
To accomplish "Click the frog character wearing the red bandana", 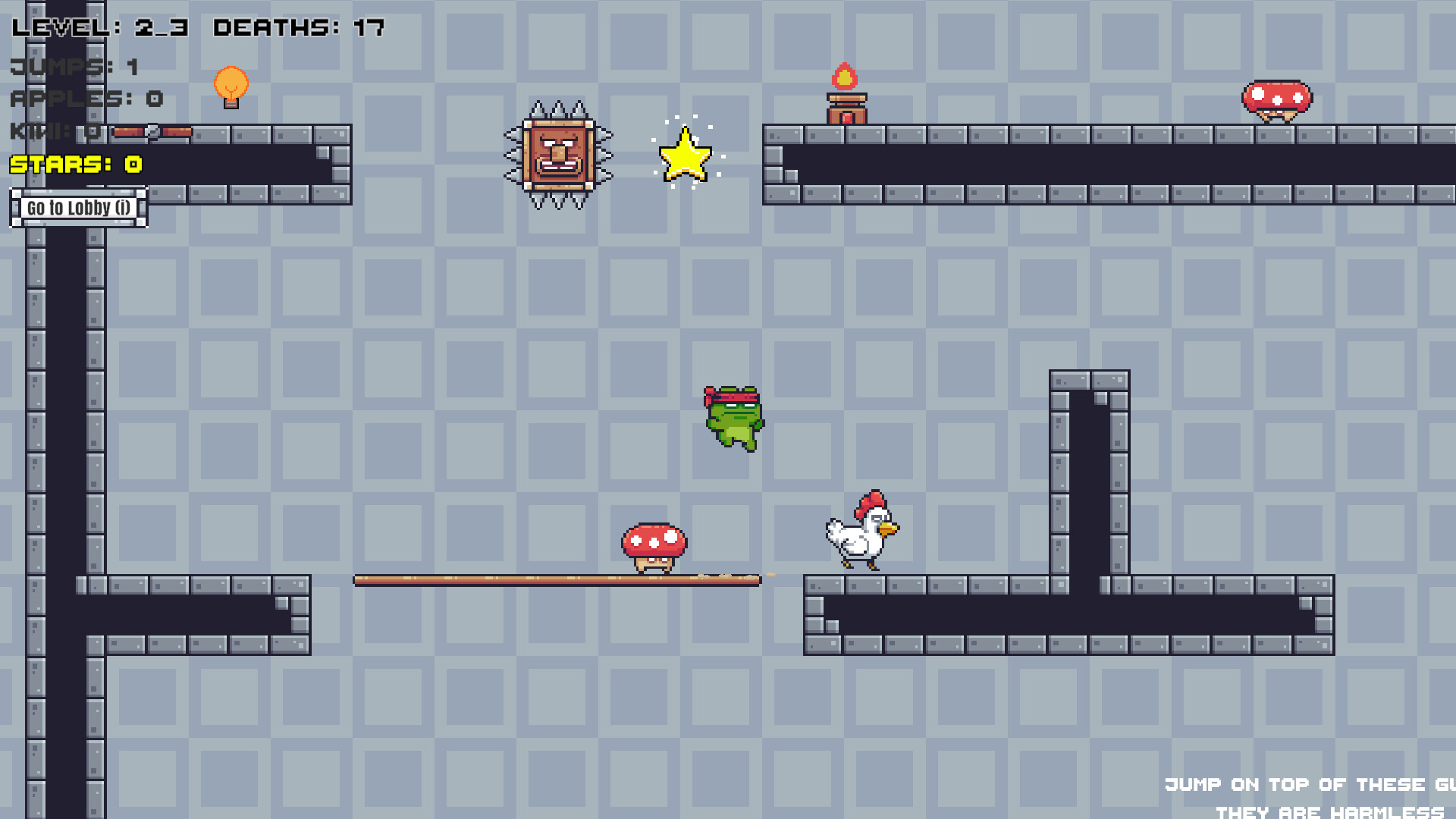I will pos(732,419).
